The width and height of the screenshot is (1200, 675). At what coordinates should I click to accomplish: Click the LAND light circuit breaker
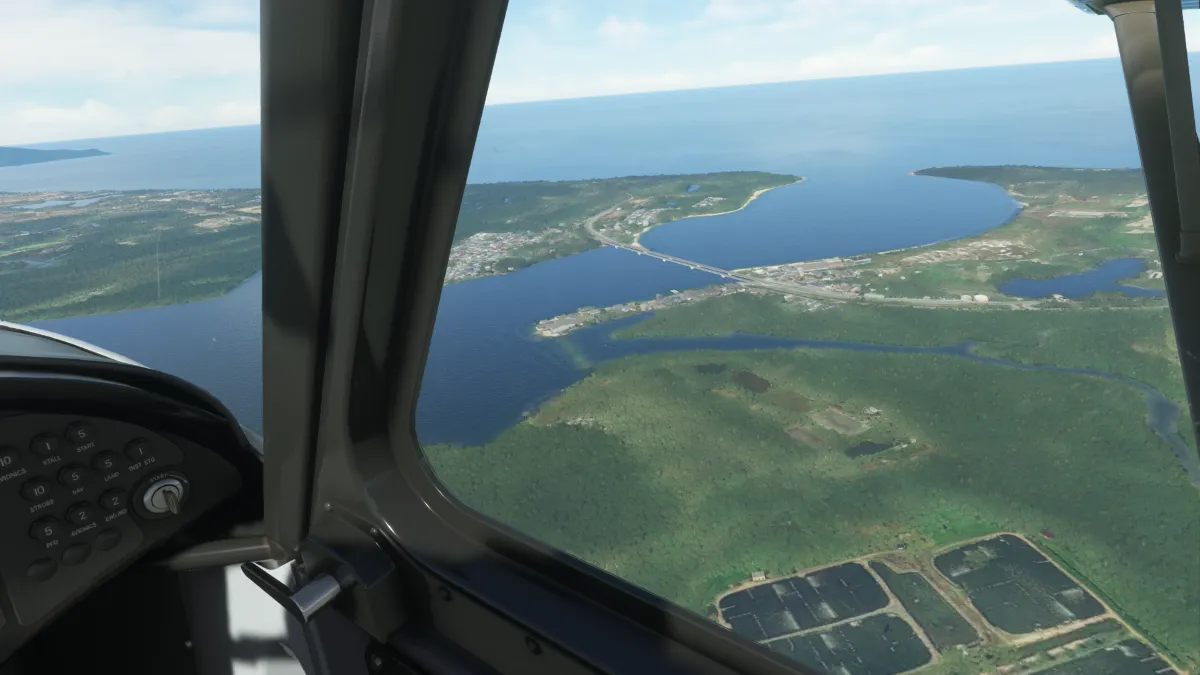click(106, 462)
